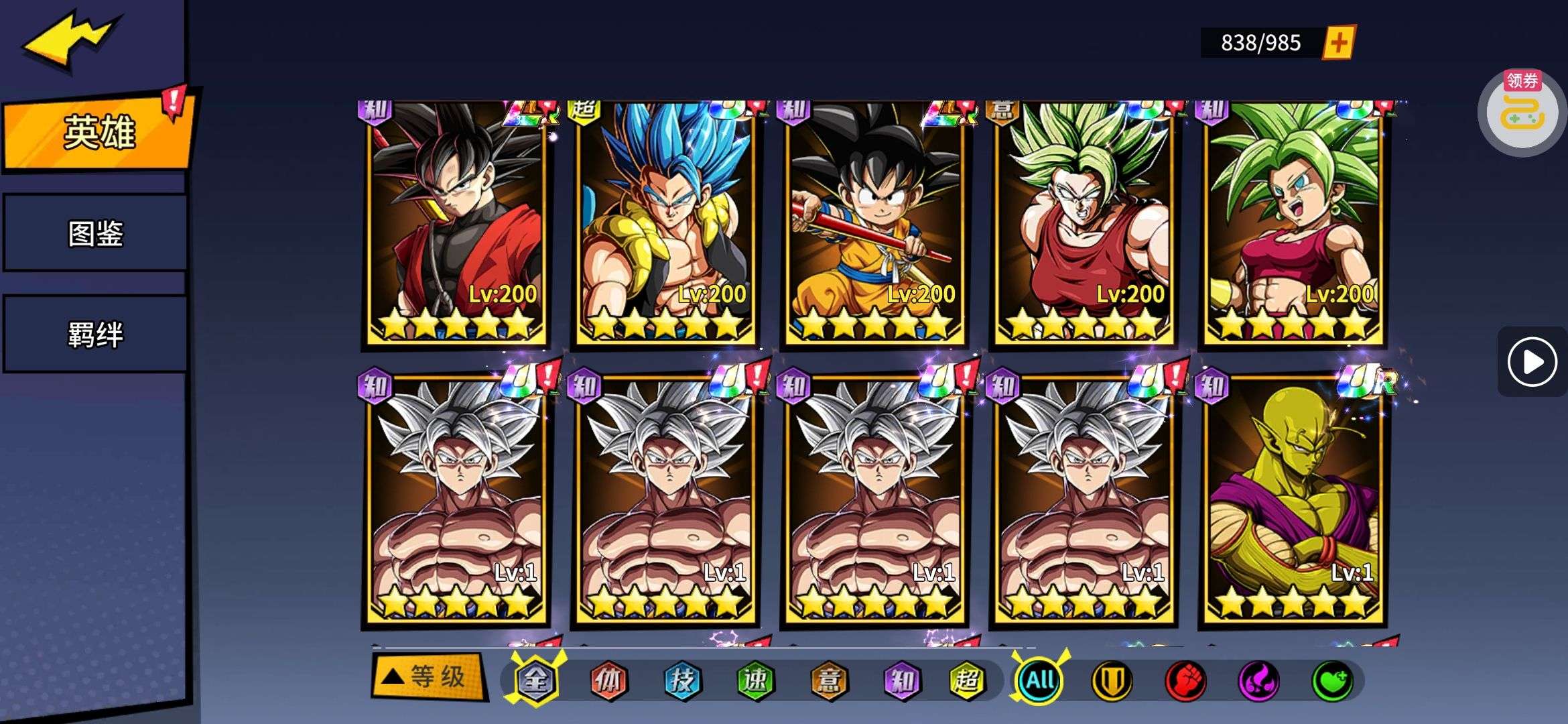Filter heroes by 超 type
The height and width of the screenshot is (724, 1568).
(967, 681)
